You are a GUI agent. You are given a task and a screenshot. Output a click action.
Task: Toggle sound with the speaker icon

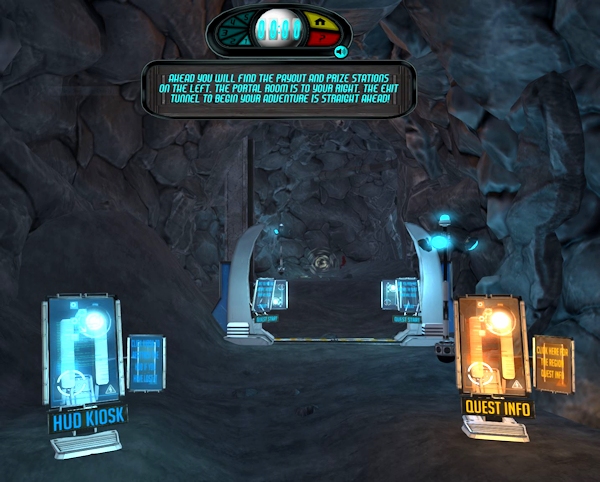[x=340, y=51]
